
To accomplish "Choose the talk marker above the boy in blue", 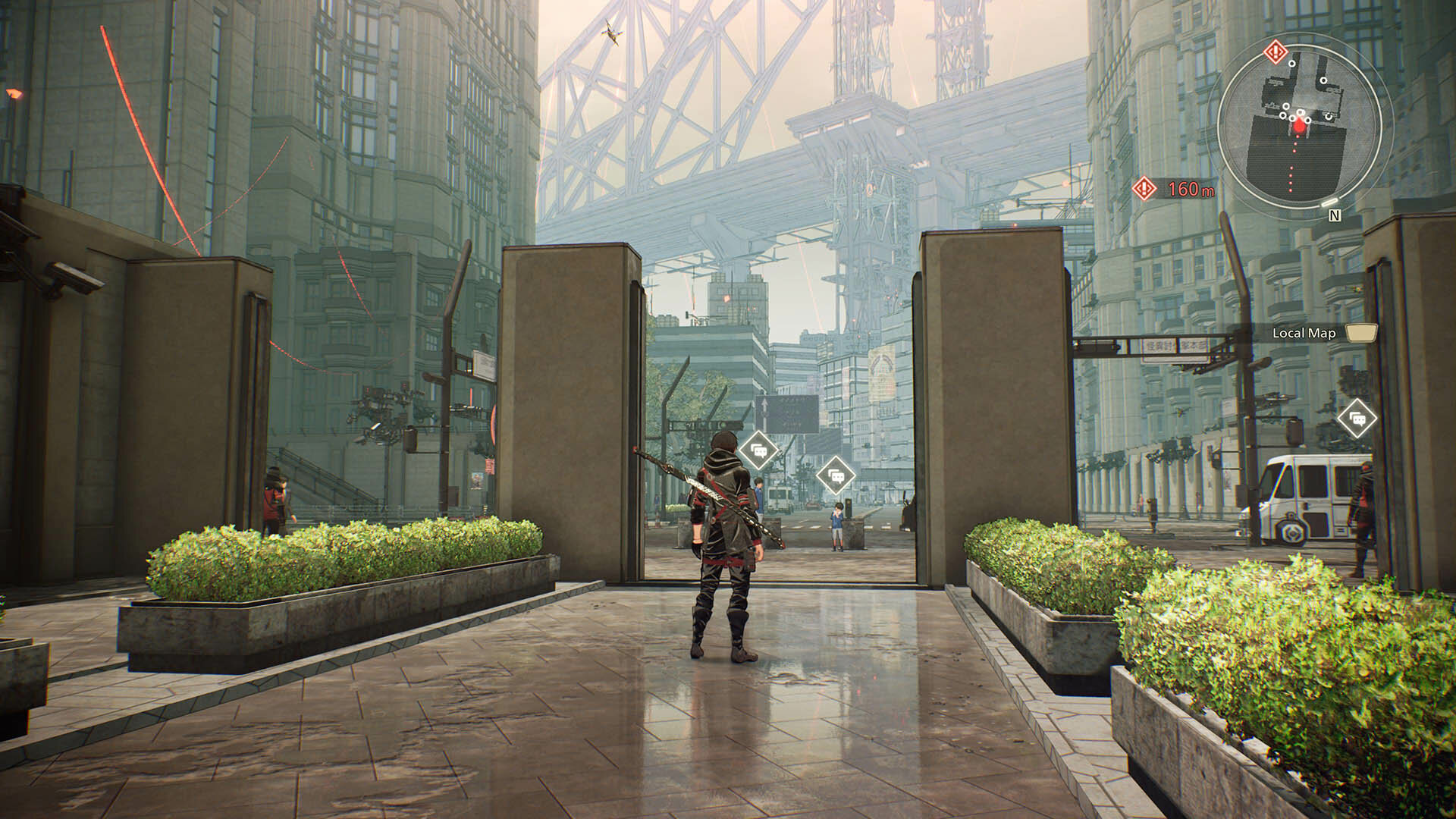I will click(x=836, y=475).
